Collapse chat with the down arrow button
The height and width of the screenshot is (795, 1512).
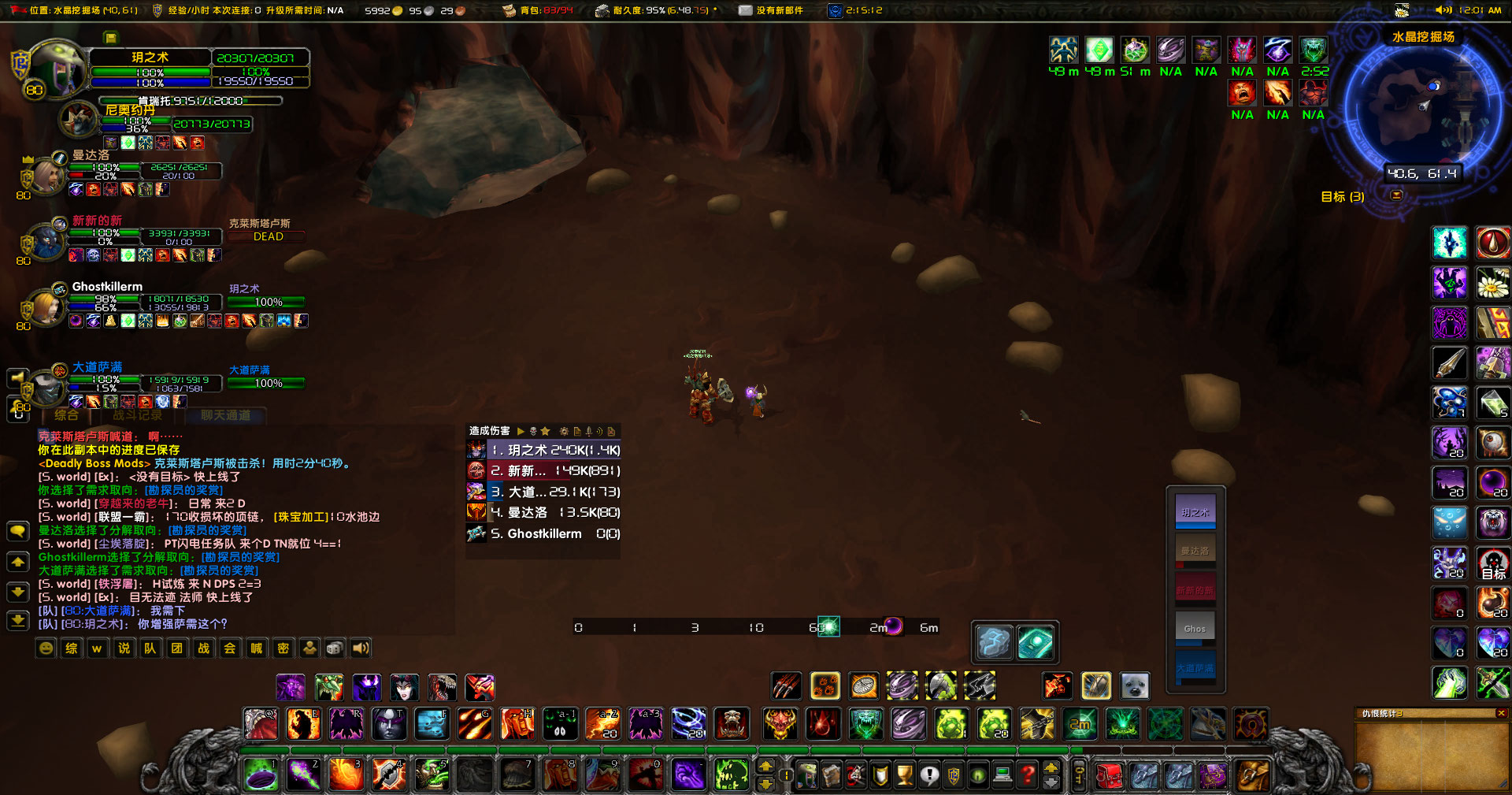click(17, 590)
